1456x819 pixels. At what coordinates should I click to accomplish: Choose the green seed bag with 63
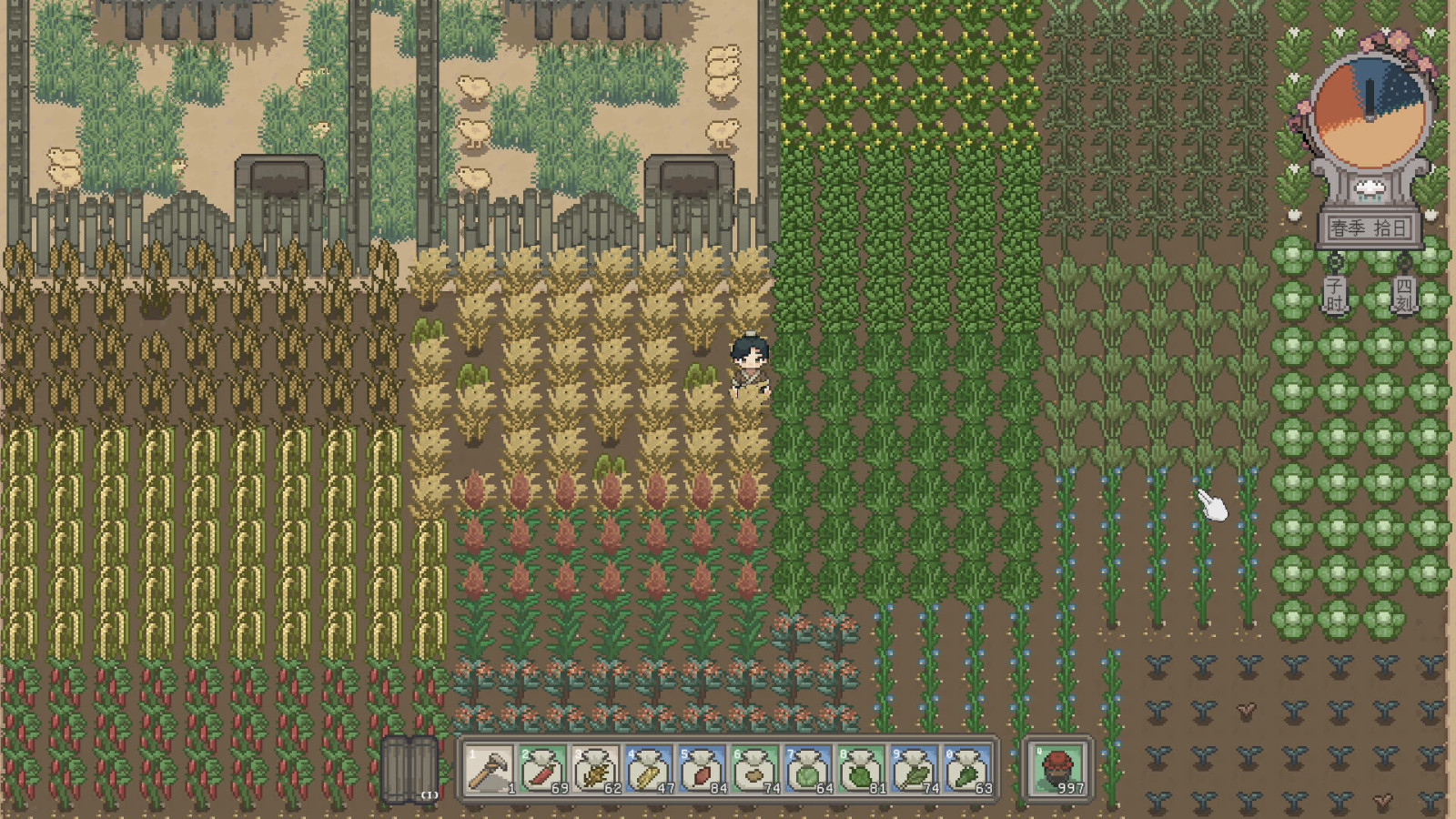966,769
